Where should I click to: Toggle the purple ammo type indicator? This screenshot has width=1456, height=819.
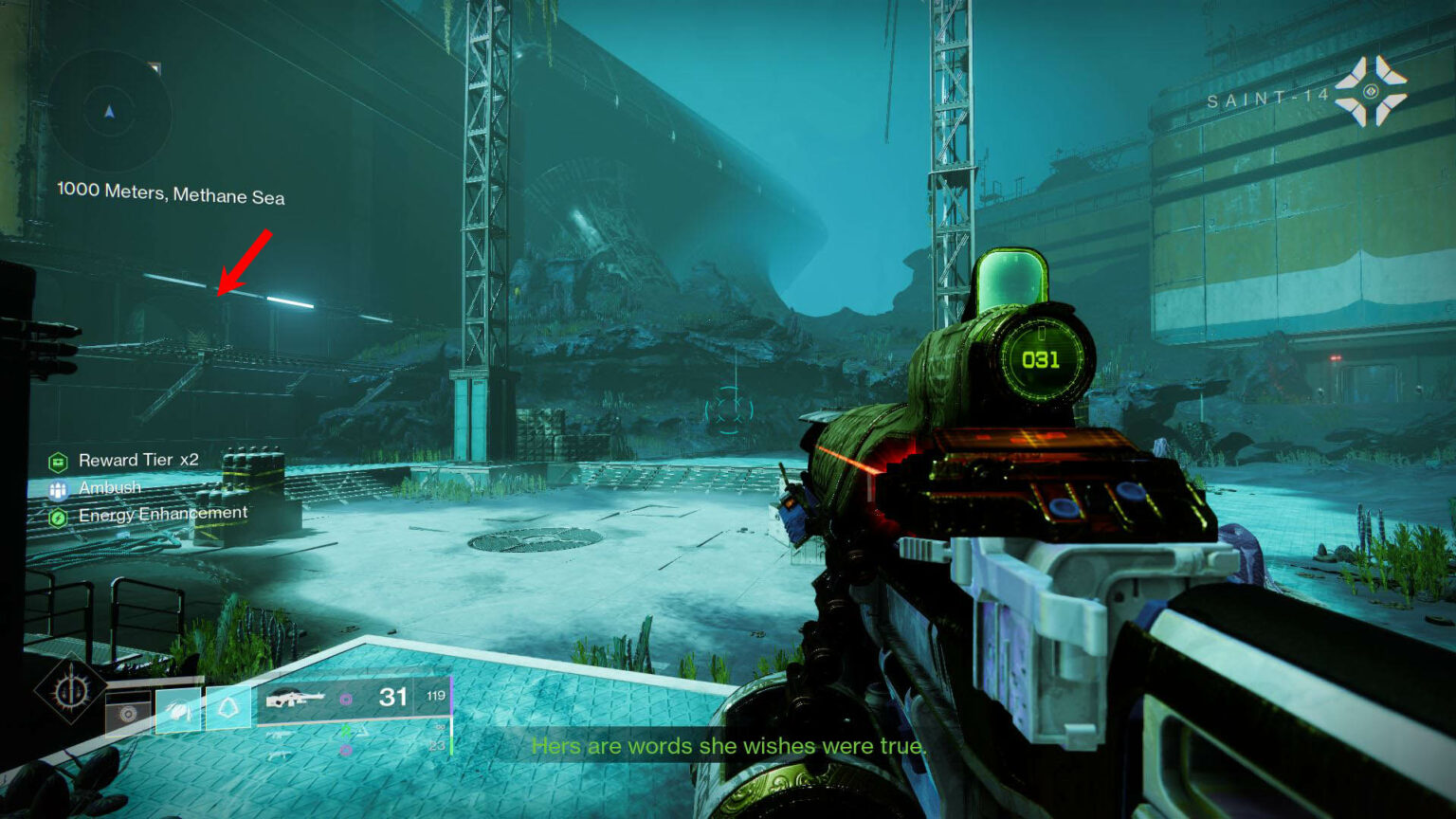coord(346,699)
